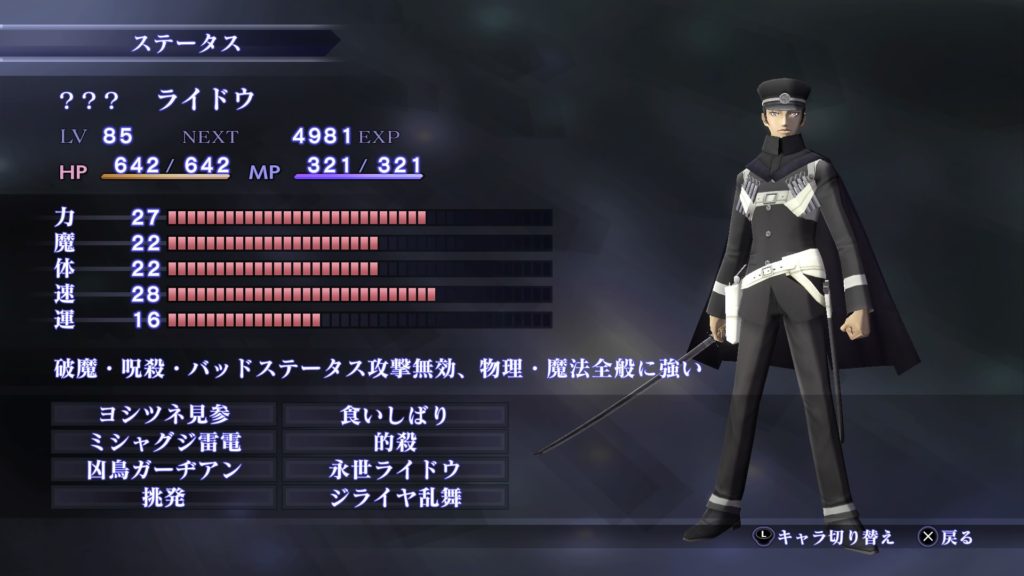
Task: Click the 凶鳥ガーヂアン skill entry
Action: coord(163,469)
